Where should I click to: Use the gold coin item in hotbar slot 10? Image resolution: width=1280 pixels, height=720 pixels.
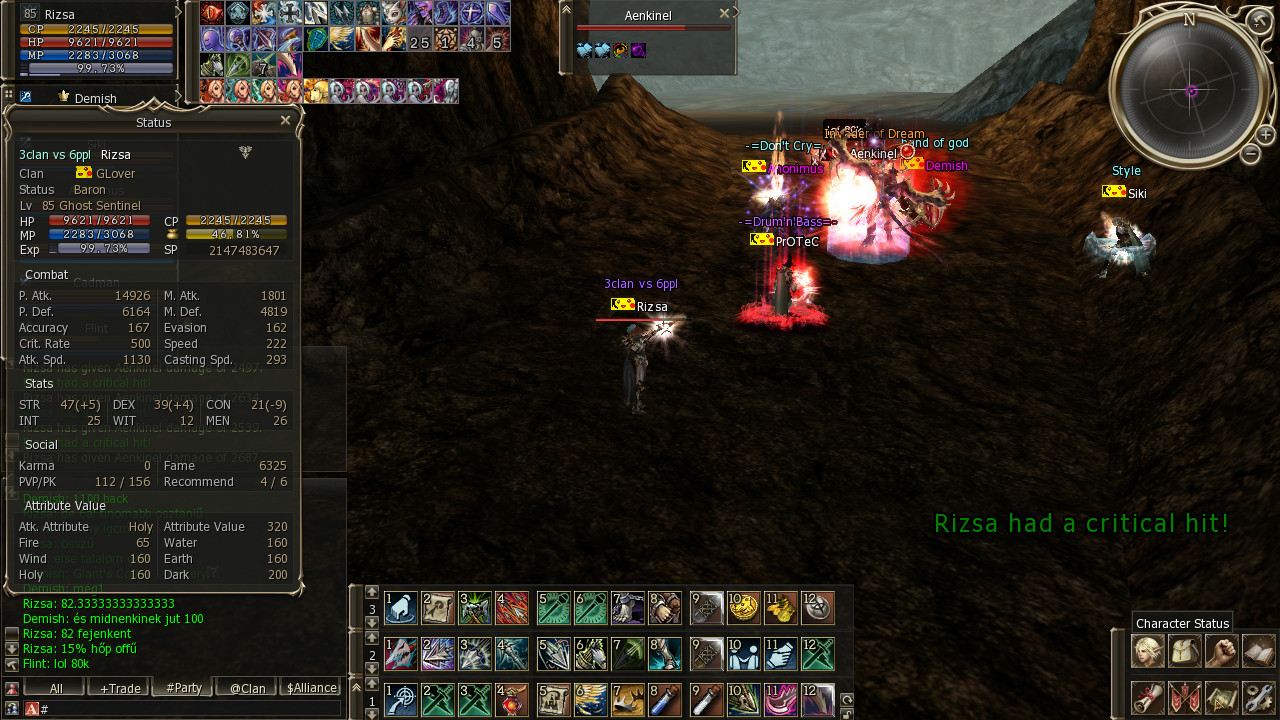(743, 607)
